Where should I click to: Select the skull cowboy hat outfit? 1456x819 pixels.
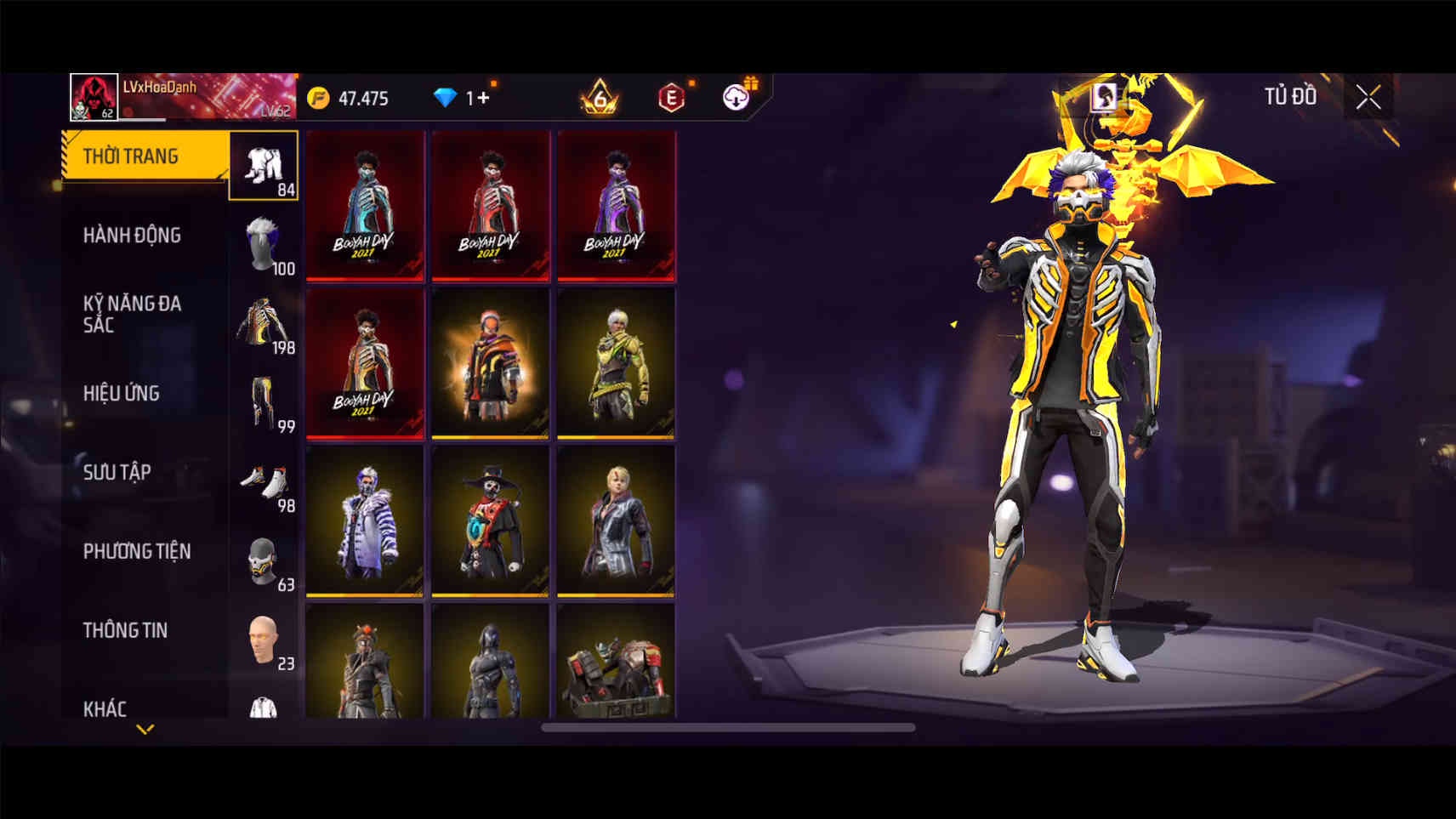[491, 520]
